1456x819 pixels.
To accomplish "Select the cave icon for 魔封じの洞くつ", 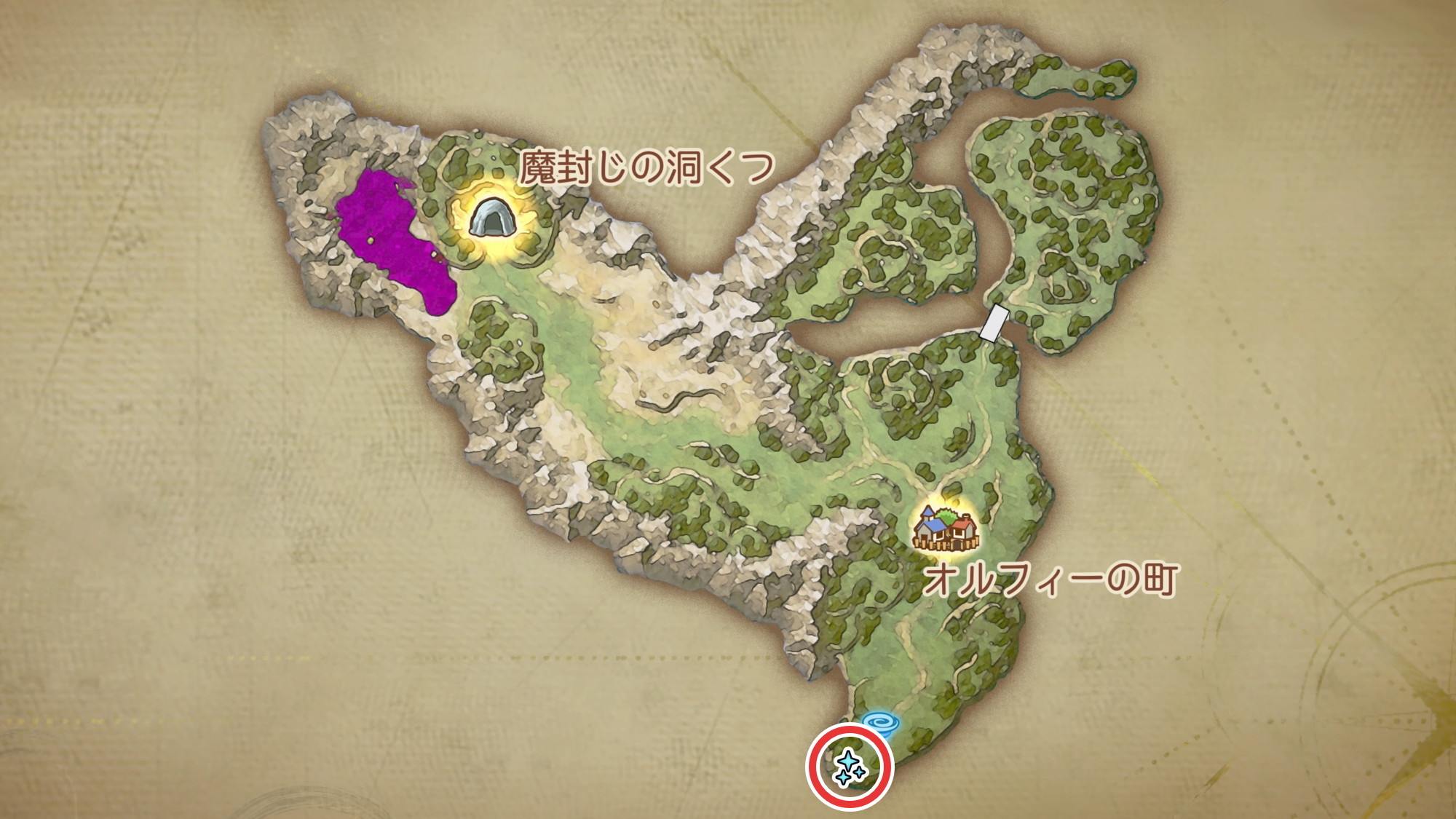I will coord(492,218).
